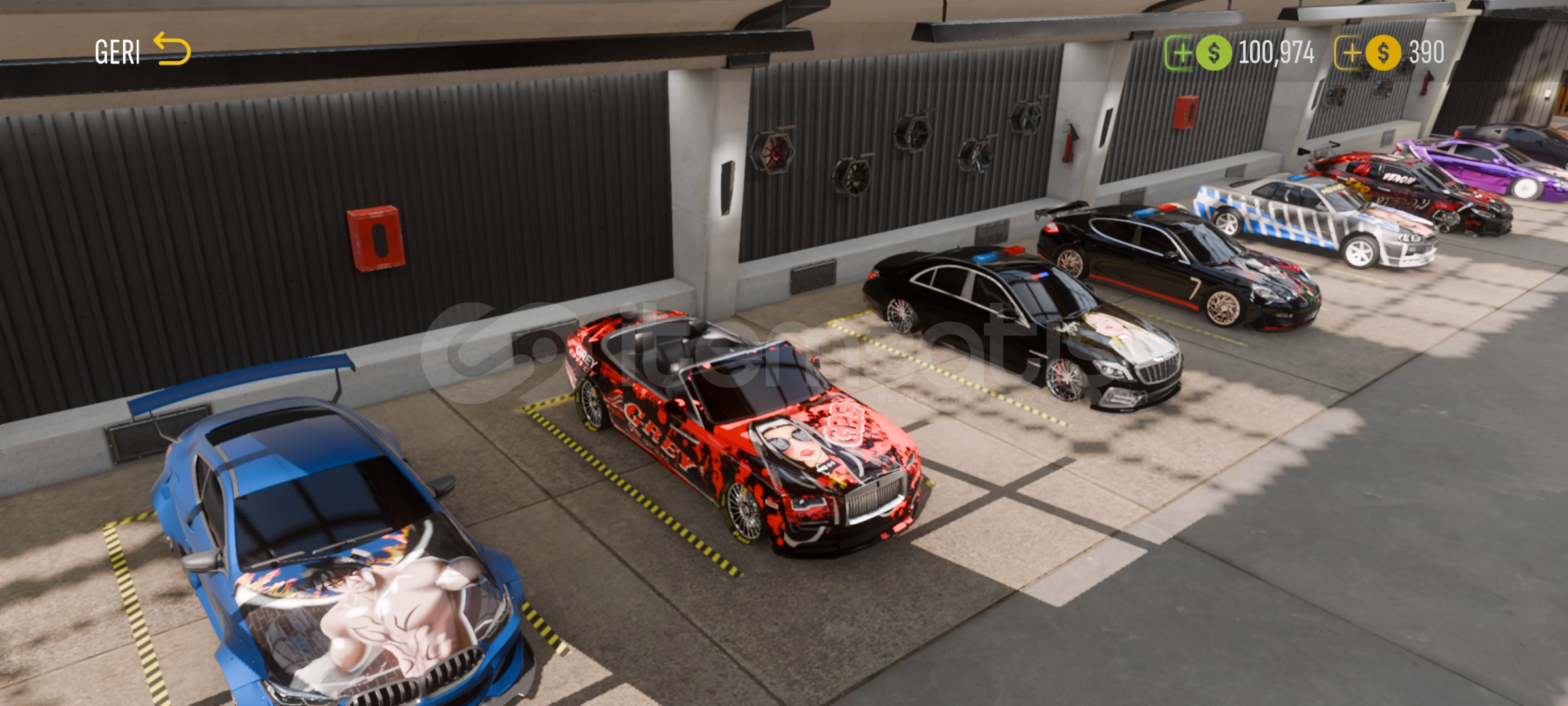
Task: Buy gold coins using the yellow plus button
Action: tap(1349, 53)
